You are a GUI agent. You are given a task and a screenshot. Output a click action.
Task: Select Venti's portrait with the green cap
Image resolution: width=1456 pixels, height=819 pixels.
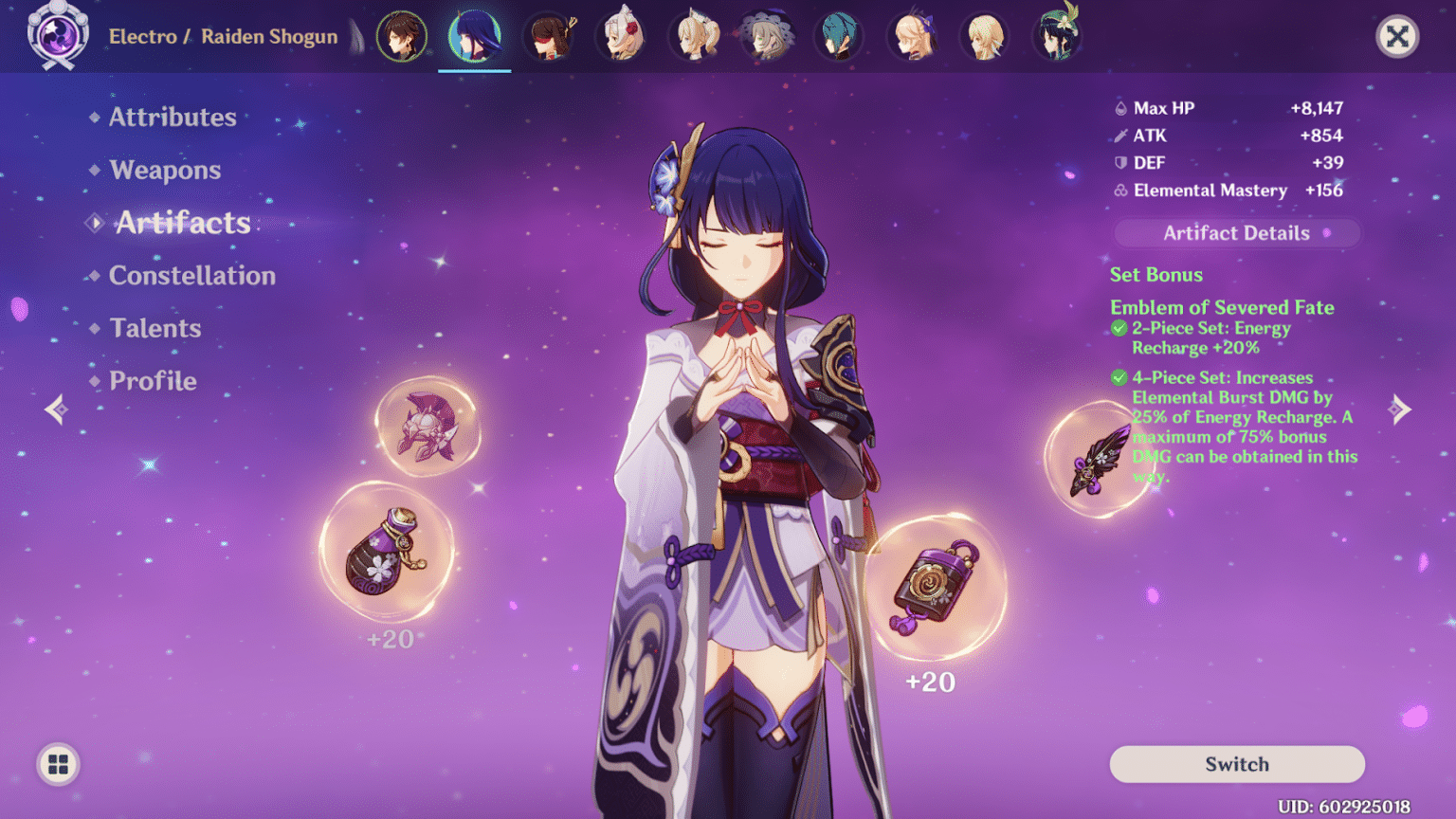click(x=1058, y=35)
